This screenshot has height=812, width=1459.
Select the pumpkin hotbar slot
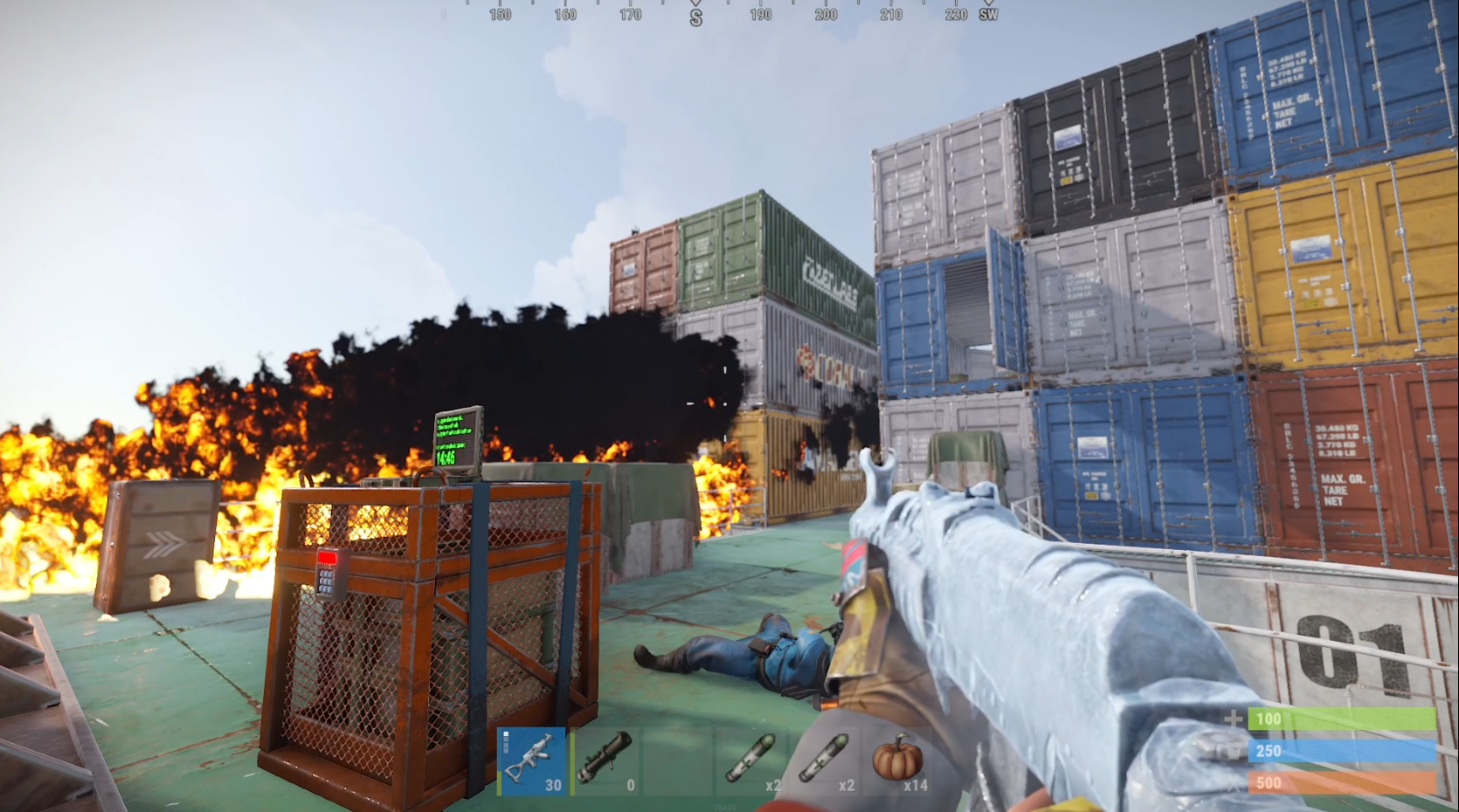(x=899, y=760)
